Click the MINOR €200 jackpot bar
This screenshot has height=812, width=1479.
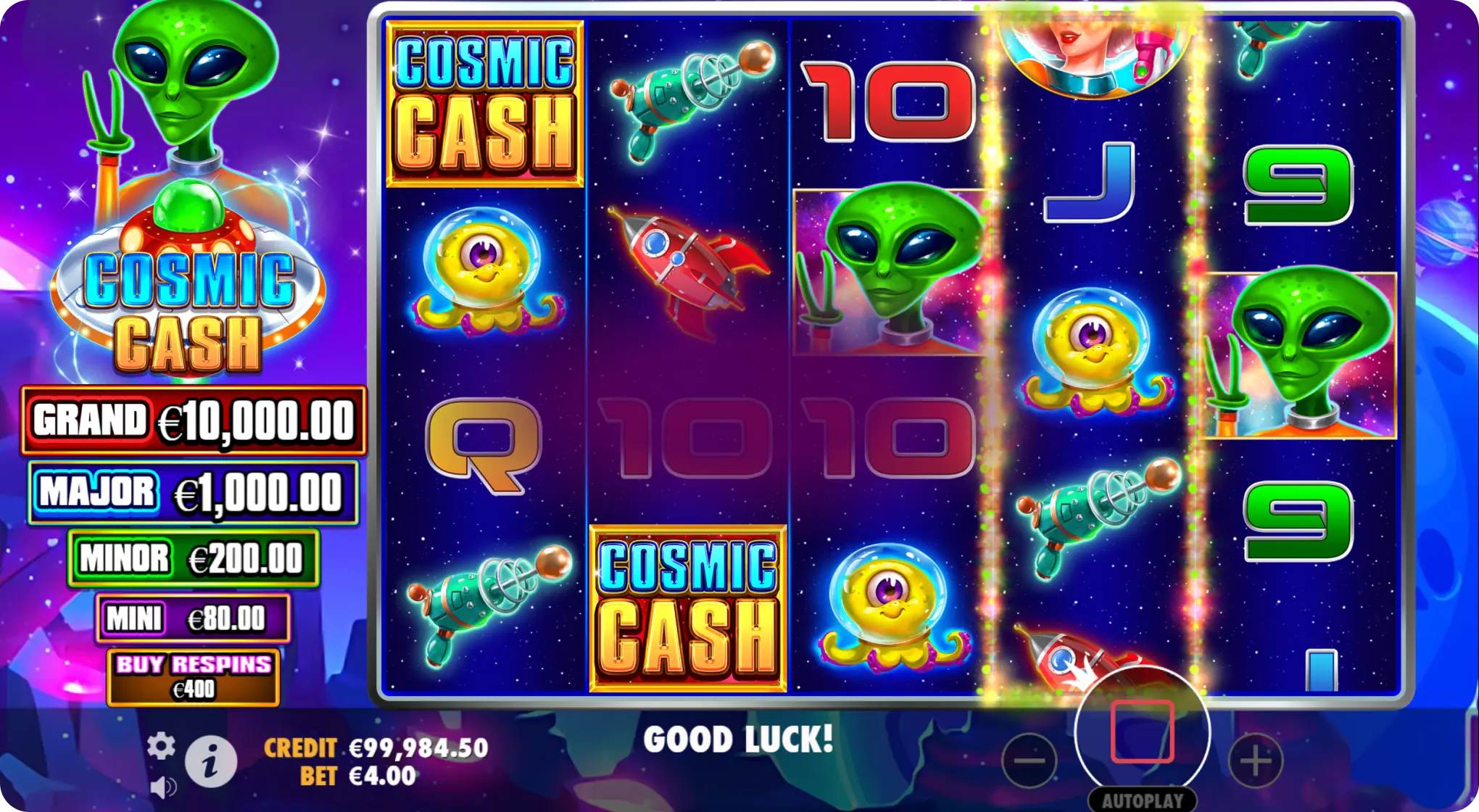192,558
